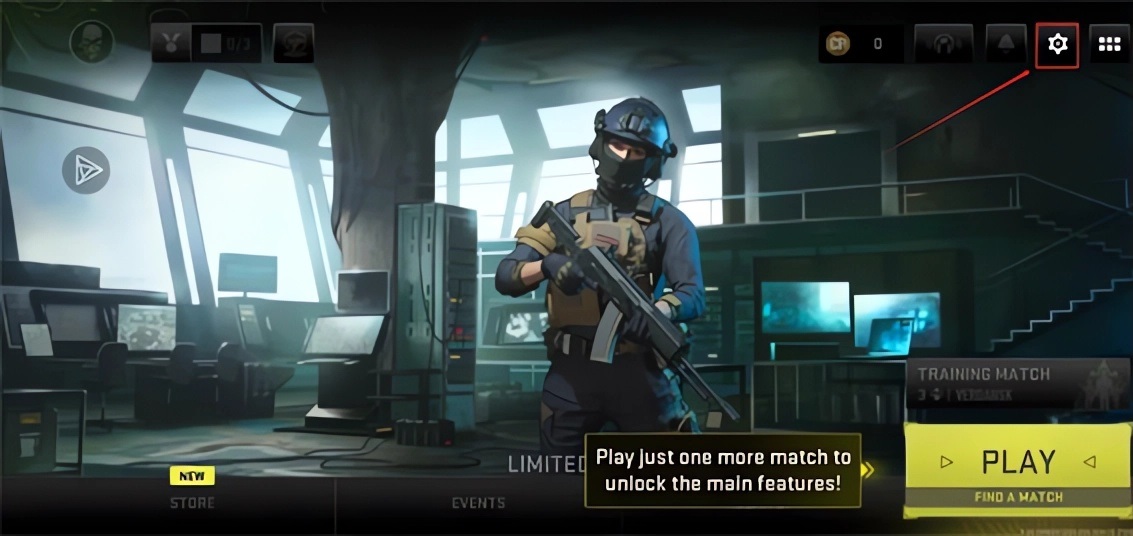1133x536 pixels.
Task: Switch to the Events tab
Action: click(x=477, y=502)
